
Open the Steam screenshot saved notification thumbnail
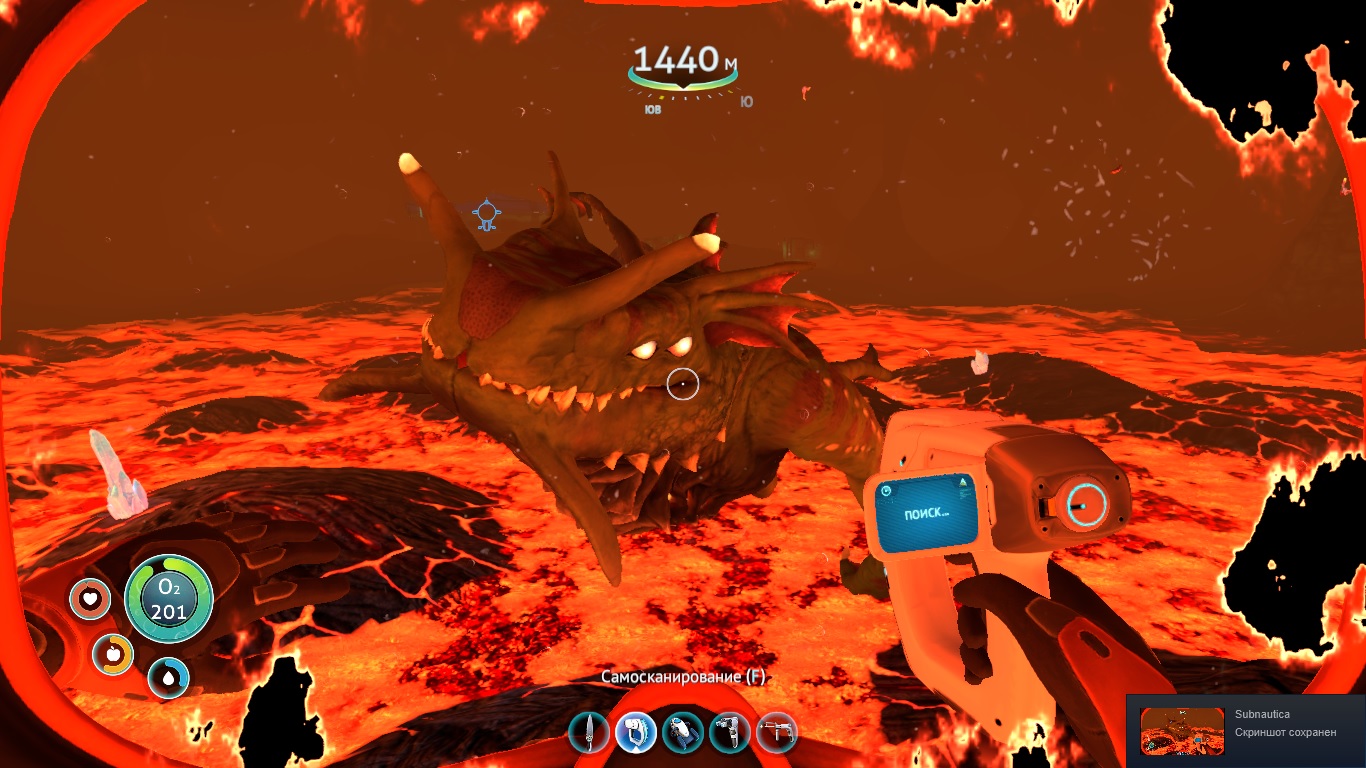click(1182, 731)
